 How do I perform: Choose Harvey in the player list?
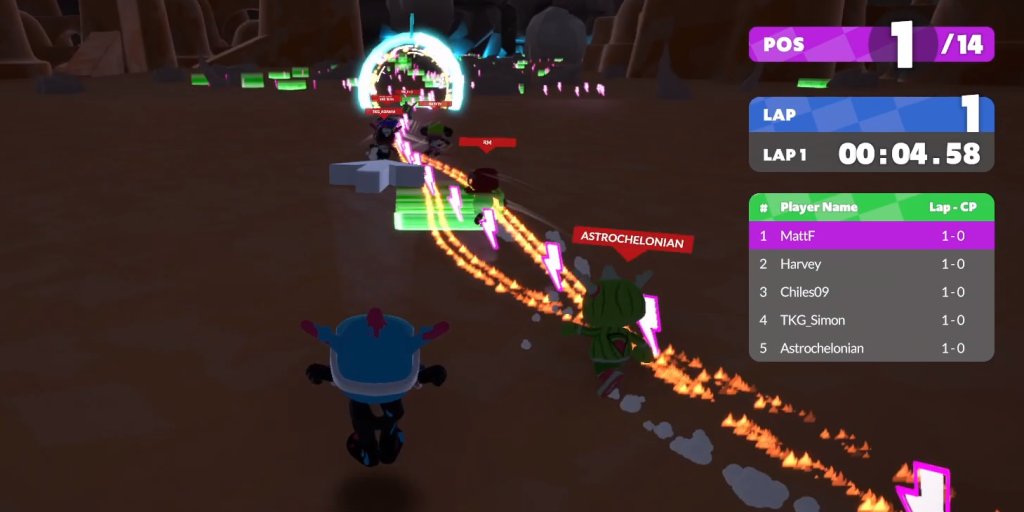point(870,264)
